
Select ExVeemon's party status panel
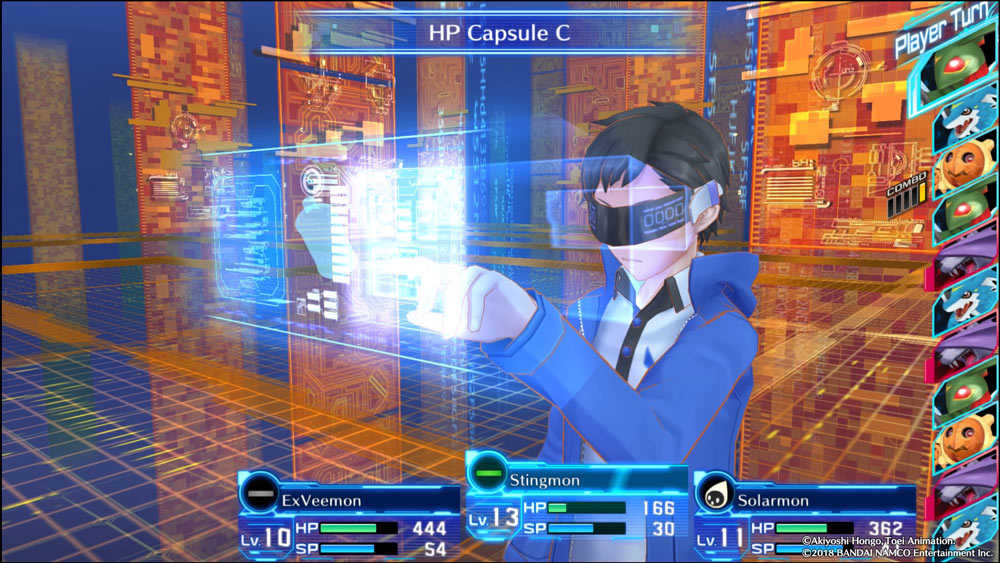tap(350, 521)
